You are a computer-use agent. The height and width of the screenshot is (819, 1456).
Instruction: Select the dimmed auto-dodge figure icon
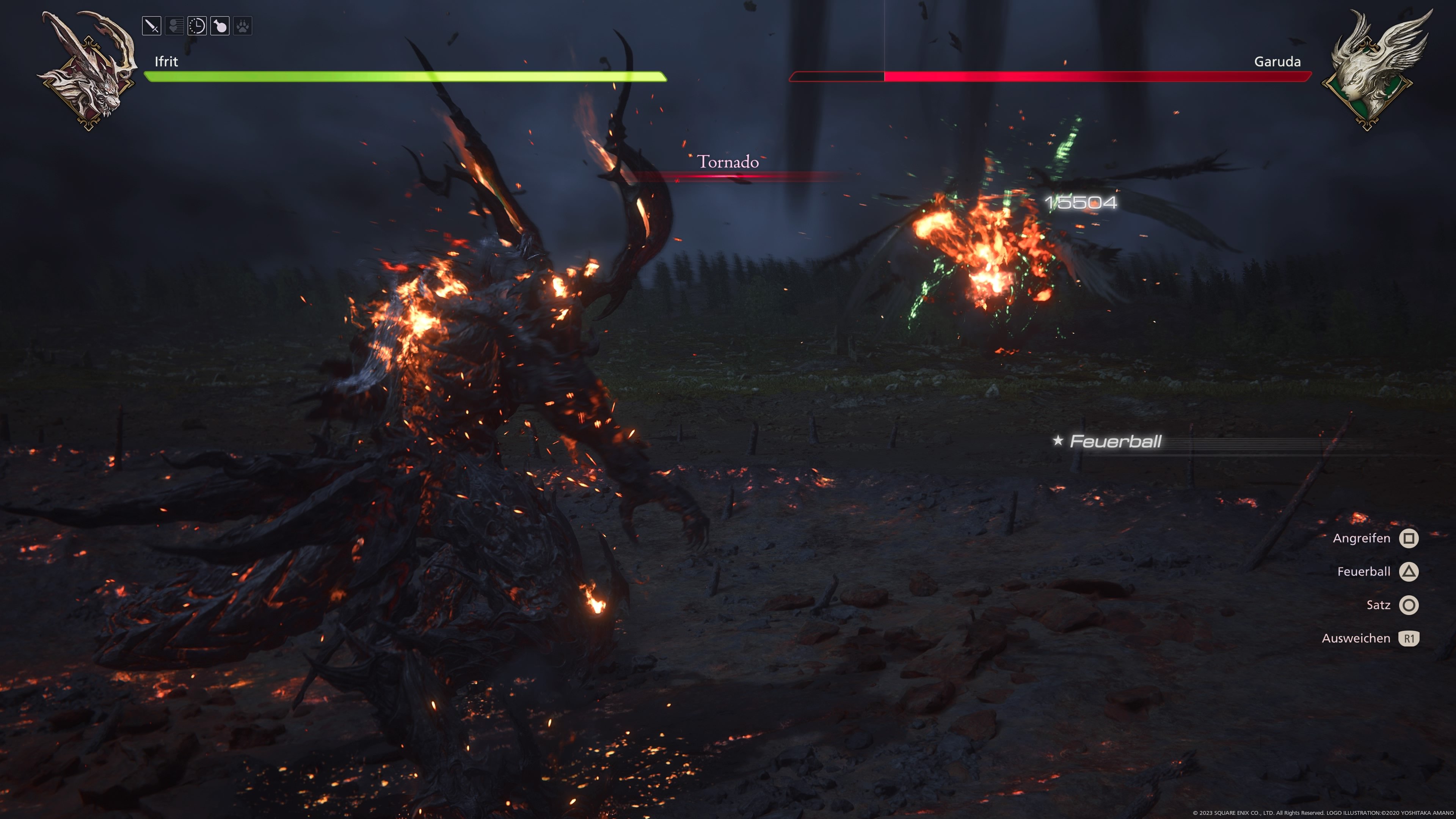tap(175, 26)
